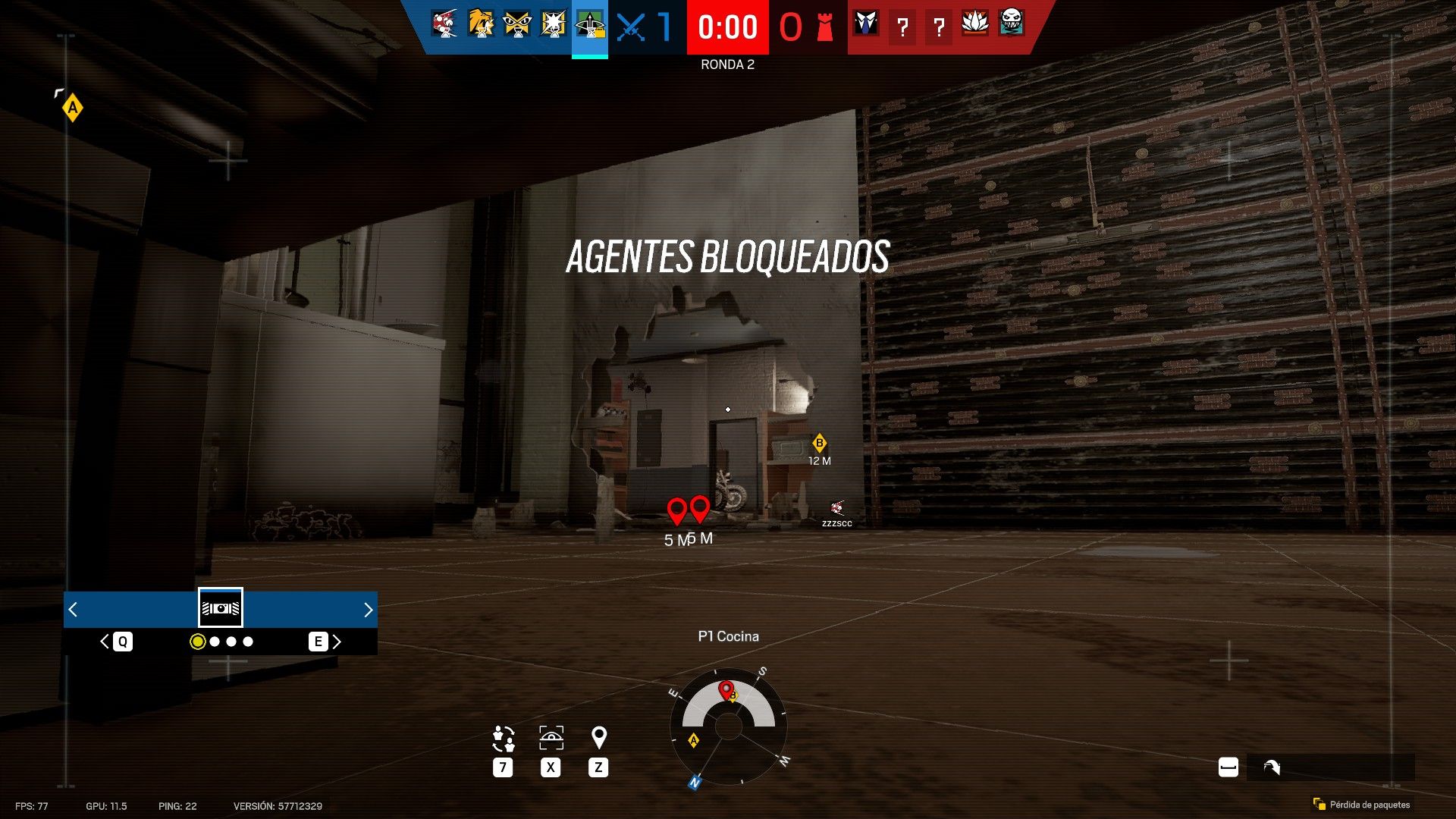Click the yellow active camera indicator dot
Image resolution: width=1456 pixels, height=819 pixels.
(198, 642)
